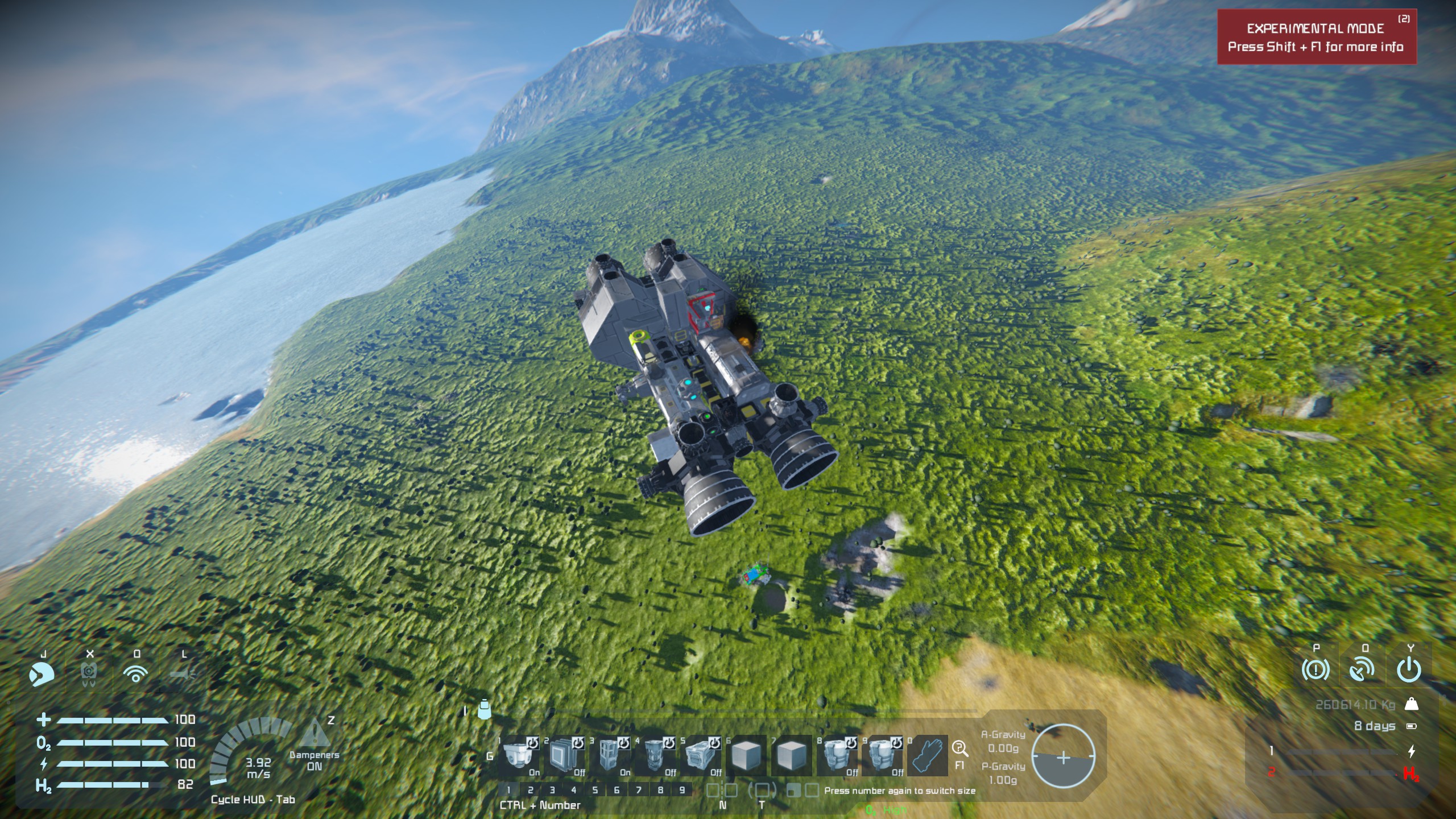The image size is (1456, 819).
Task: Toggle the helmet icon
Action: point(42,675)
